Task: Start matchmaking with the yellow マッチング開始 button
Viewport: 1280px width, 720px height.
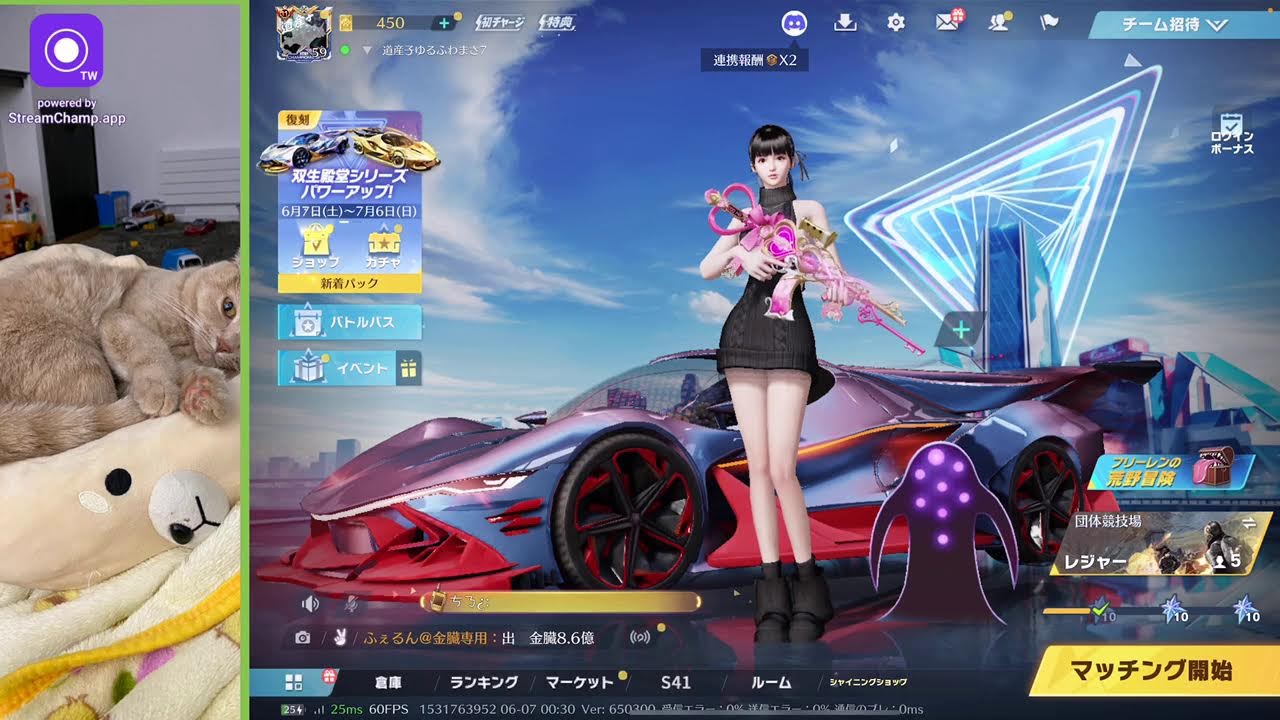Action: tap(1150, 670)
